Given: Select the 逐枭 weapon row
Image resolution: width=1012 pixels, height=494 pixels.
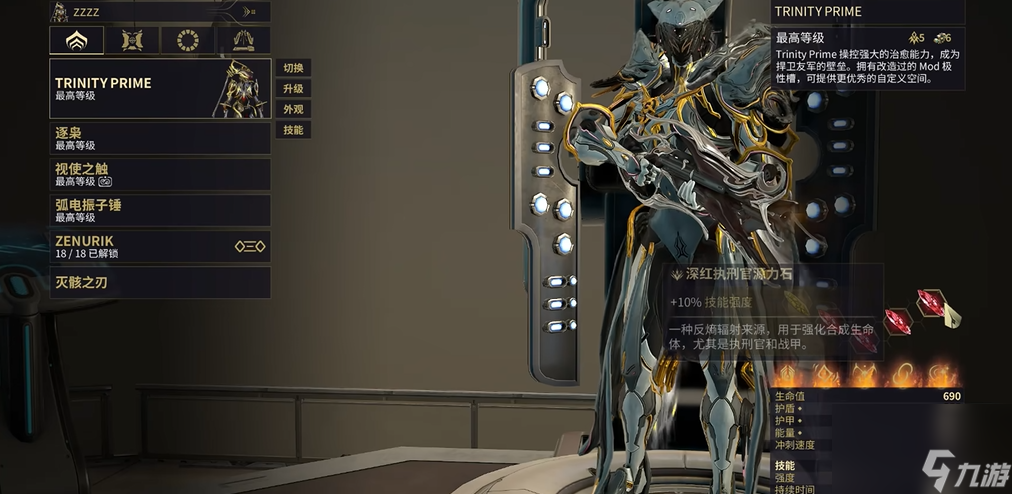Looking at the screenshot, I should [x=160, y=138].
